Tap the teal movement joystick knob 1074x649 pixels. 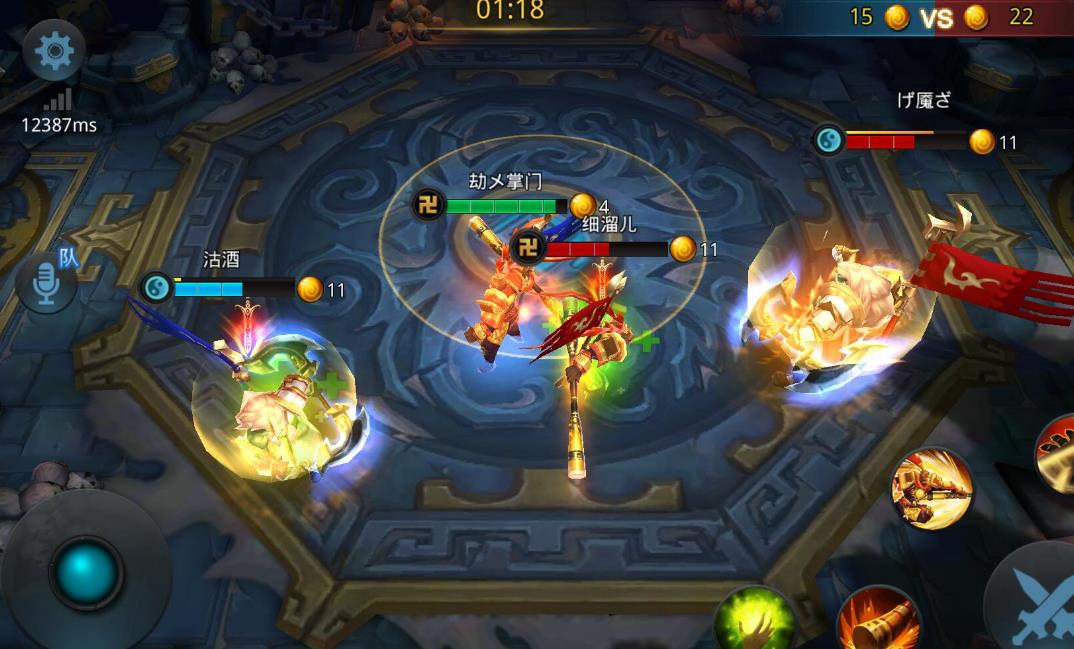tap(87, 571)
